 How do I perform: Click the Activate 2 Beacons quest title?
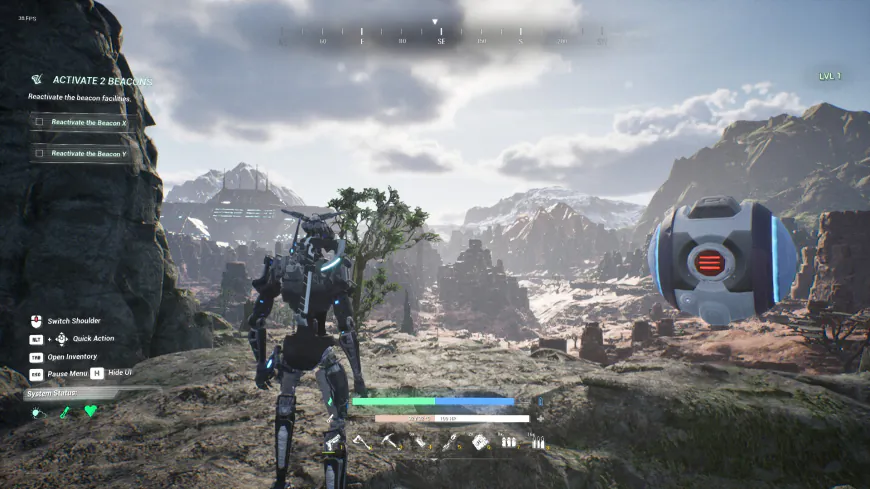(x=102, y=80)
